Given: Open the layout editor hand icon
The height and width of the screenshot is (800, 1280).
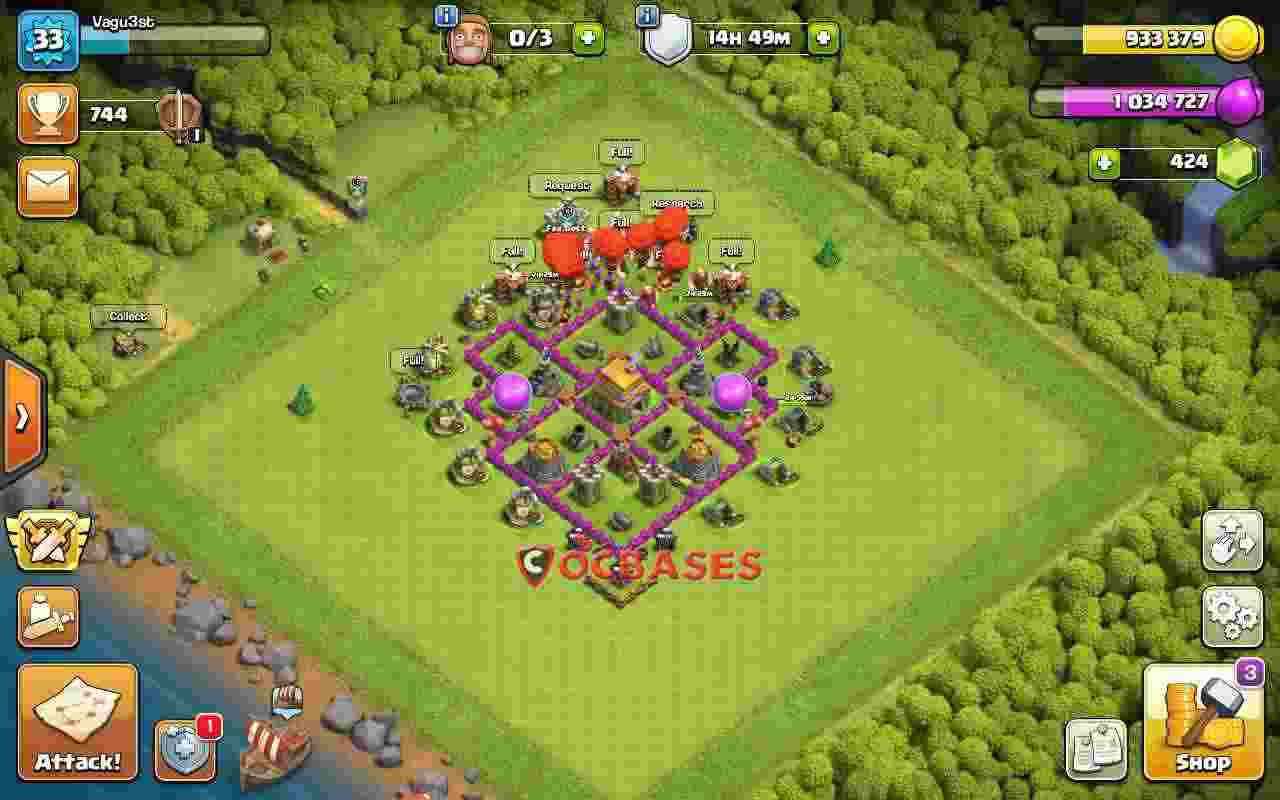Looking at the screenshot, I should (1232, 541).
